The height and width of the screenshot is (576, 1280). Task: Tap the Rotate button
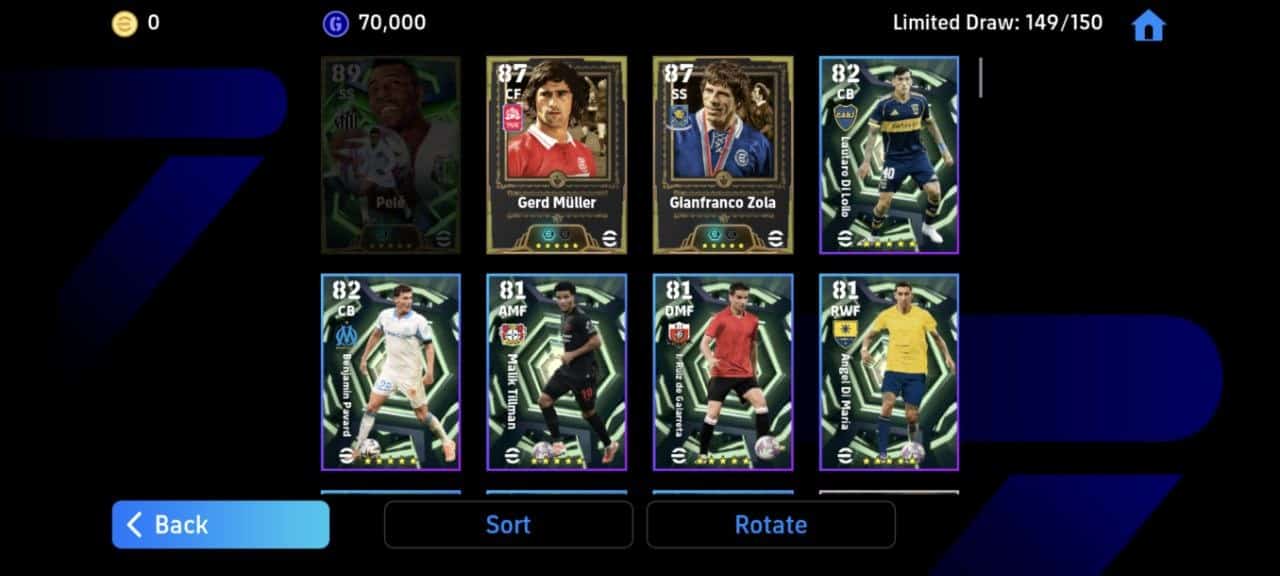(770, 524)
